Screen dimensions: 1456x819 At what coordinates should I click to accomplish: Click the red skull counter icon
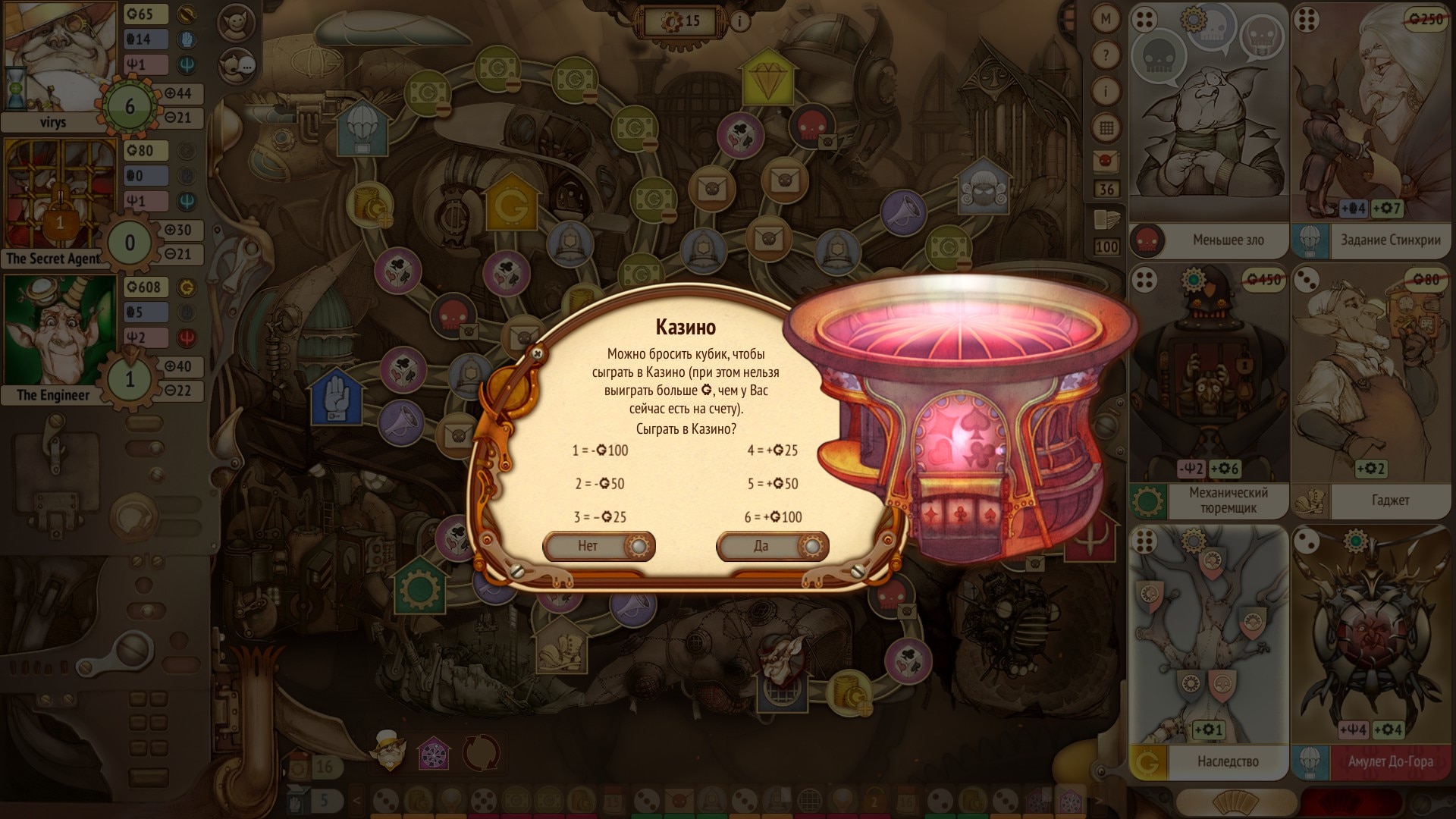point(1106,161)
